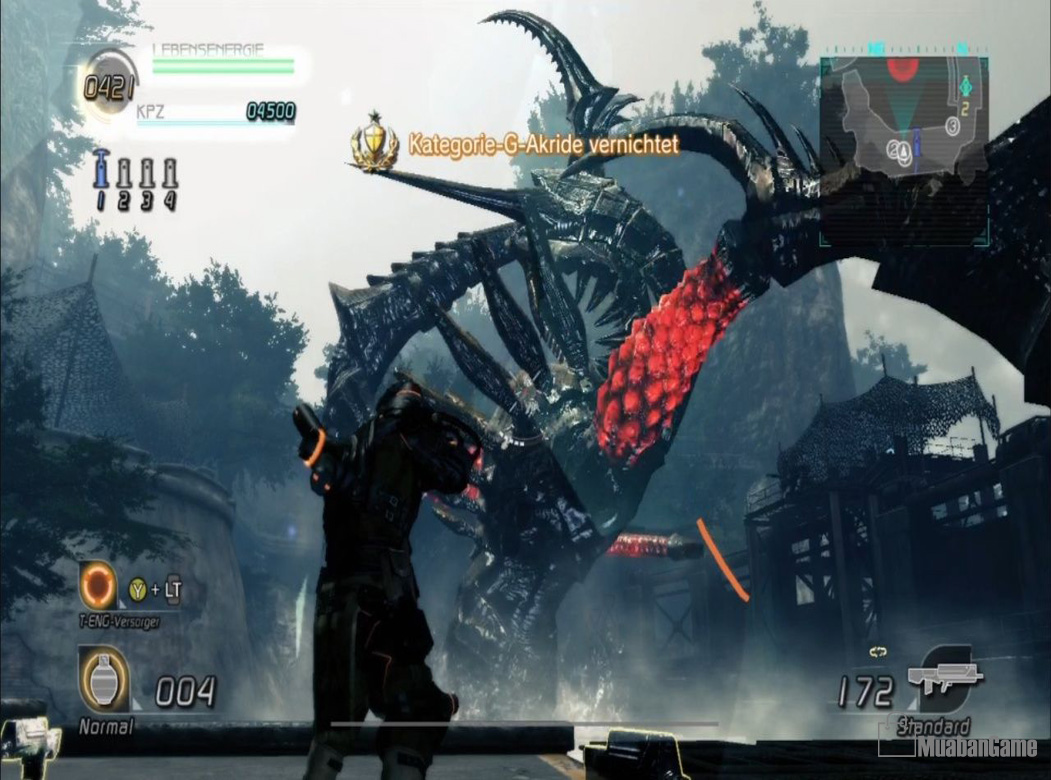
Task: Click the gold medal achievement badge
Action: point(373,143)
